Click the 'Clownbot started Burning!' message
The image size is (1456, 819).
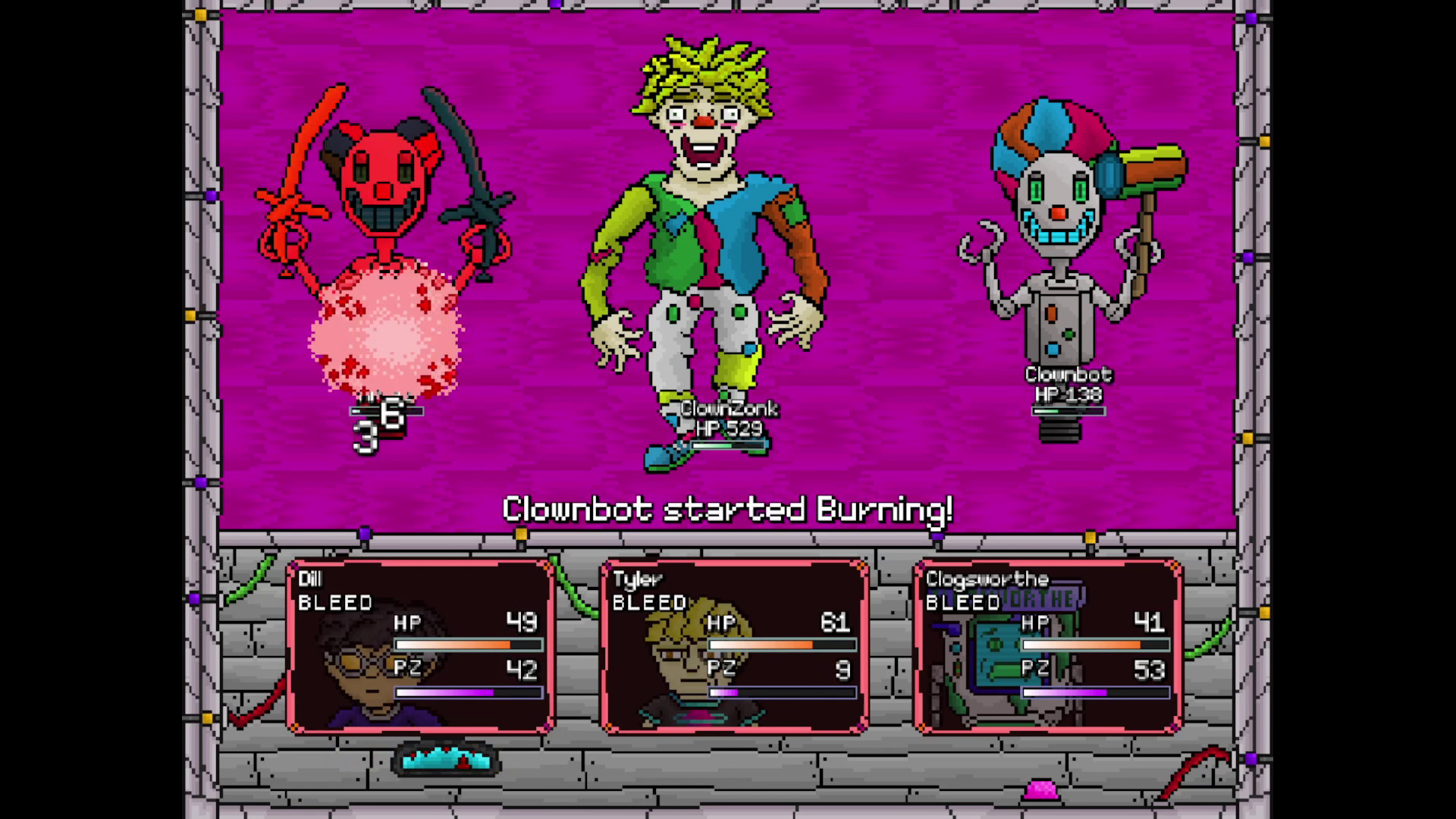[x=728, y=510]
